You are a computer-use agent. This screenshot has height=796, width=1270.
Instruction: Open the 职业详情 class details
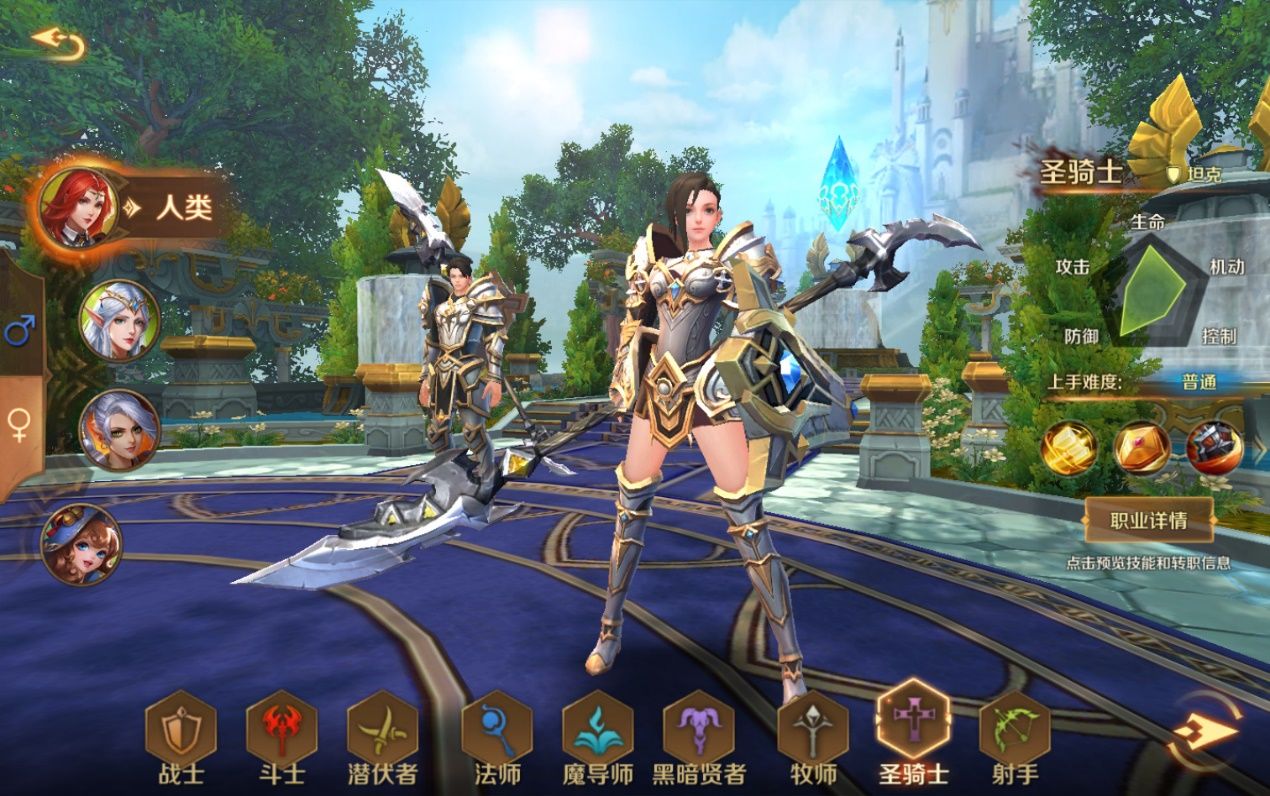pyautogui.click(x=1148, y=520)
